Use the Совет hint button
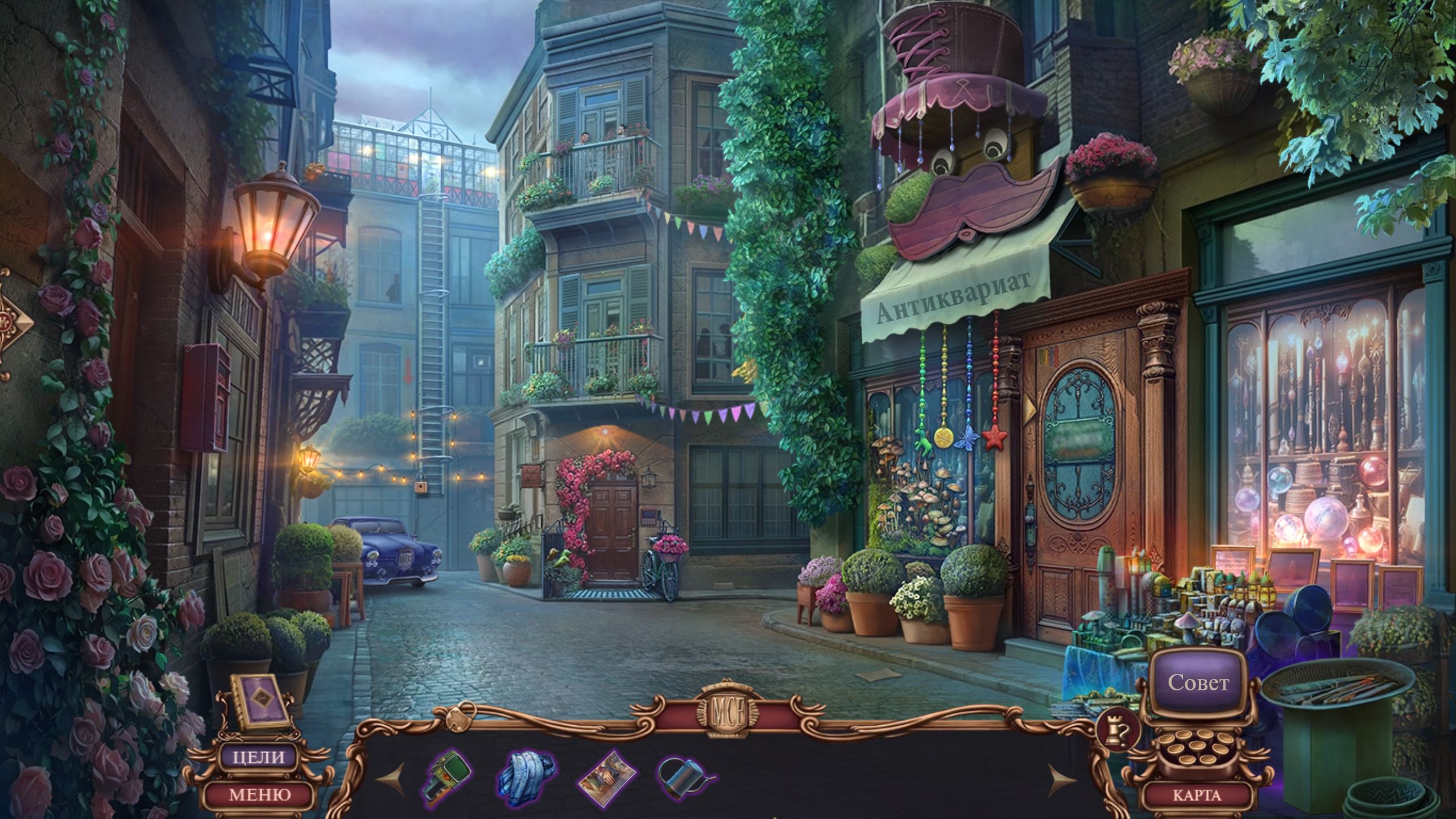The image size is (1456, 819). pos(1198,682)
